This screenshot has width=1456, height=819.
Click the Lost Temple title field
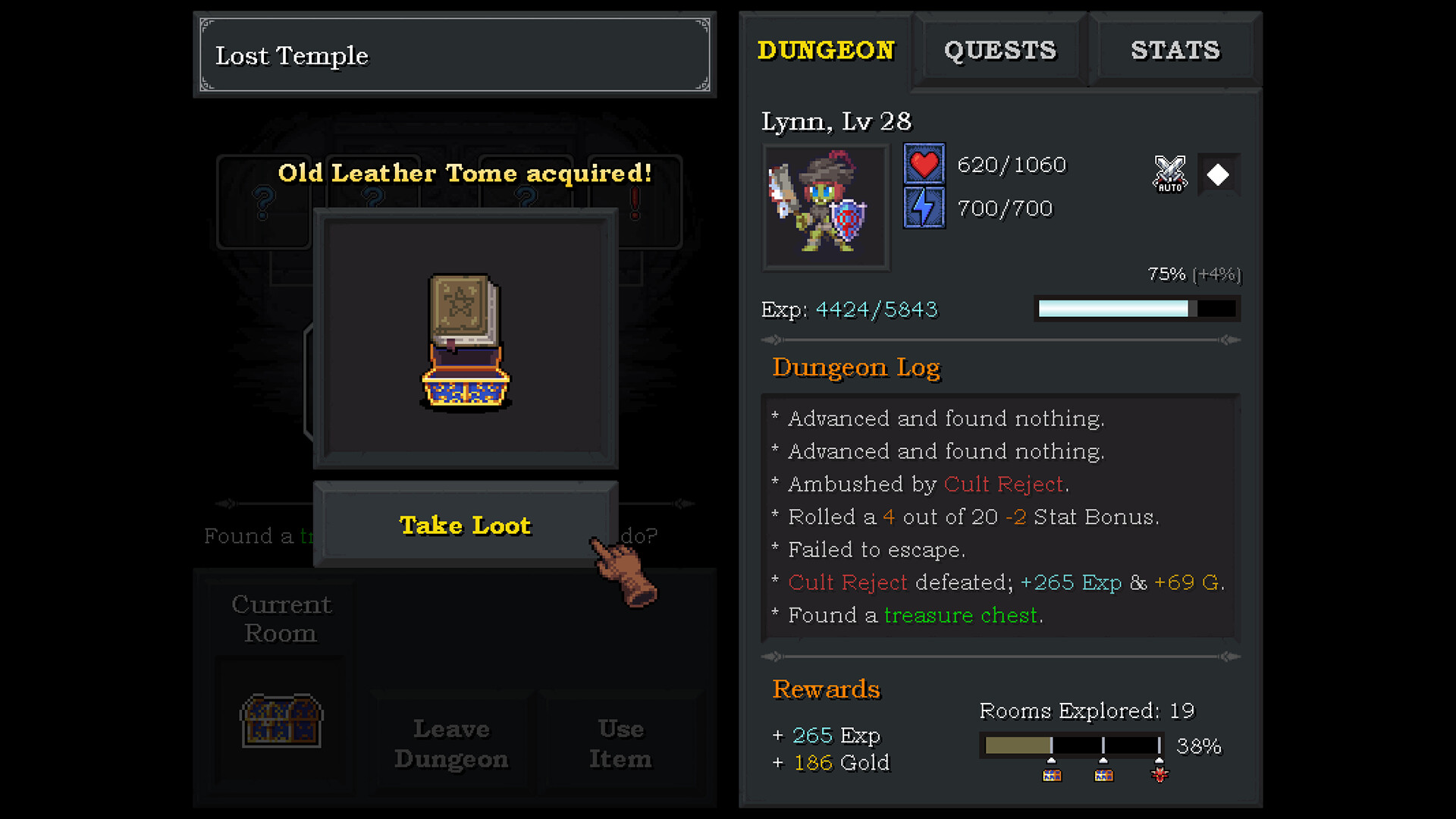pyautogui.click(x=453, y=54)
